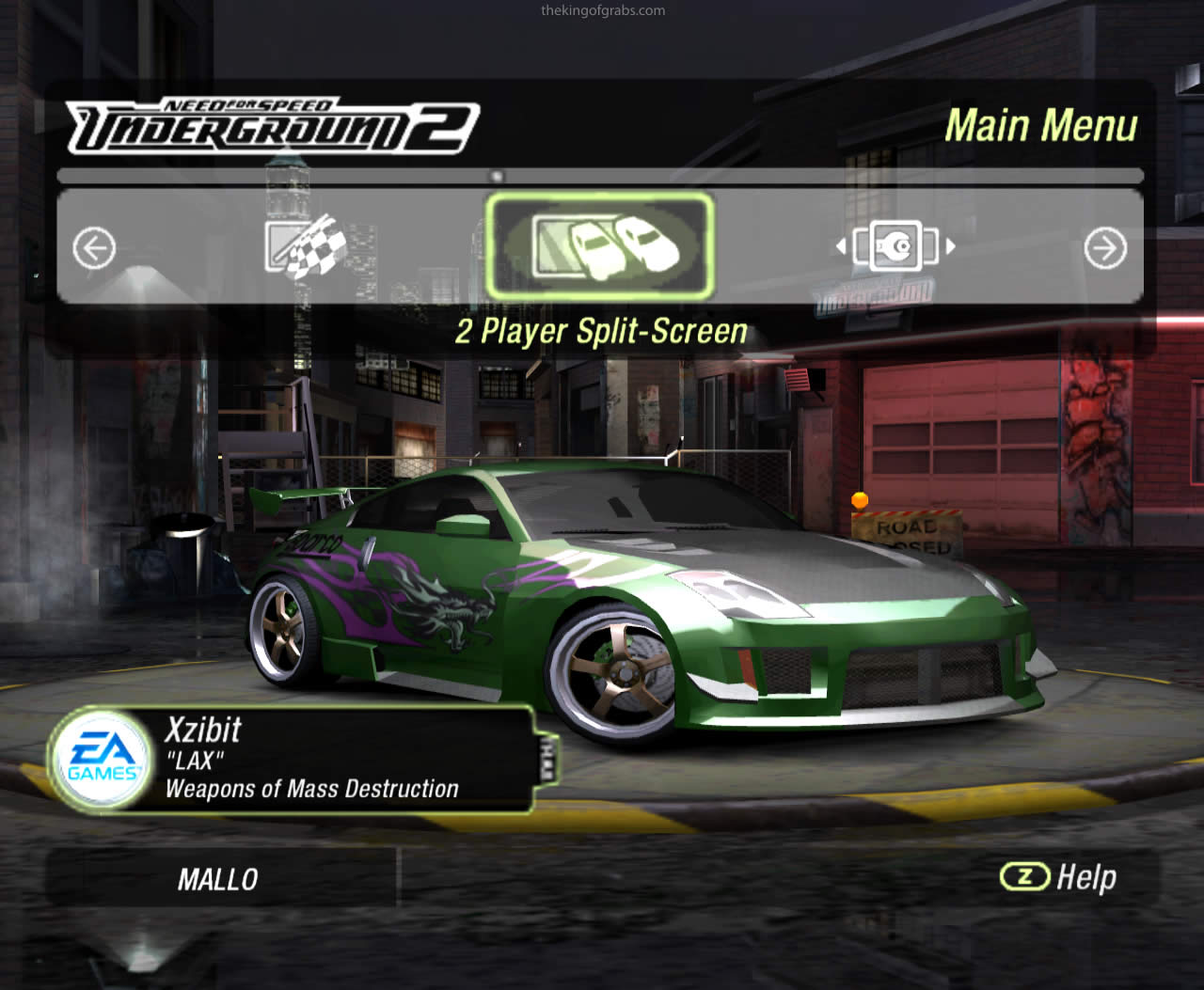Viewport: 1204px width, 990px height.
Task: Click the menu position scrollbar indicator
Action: click(498, 176)
